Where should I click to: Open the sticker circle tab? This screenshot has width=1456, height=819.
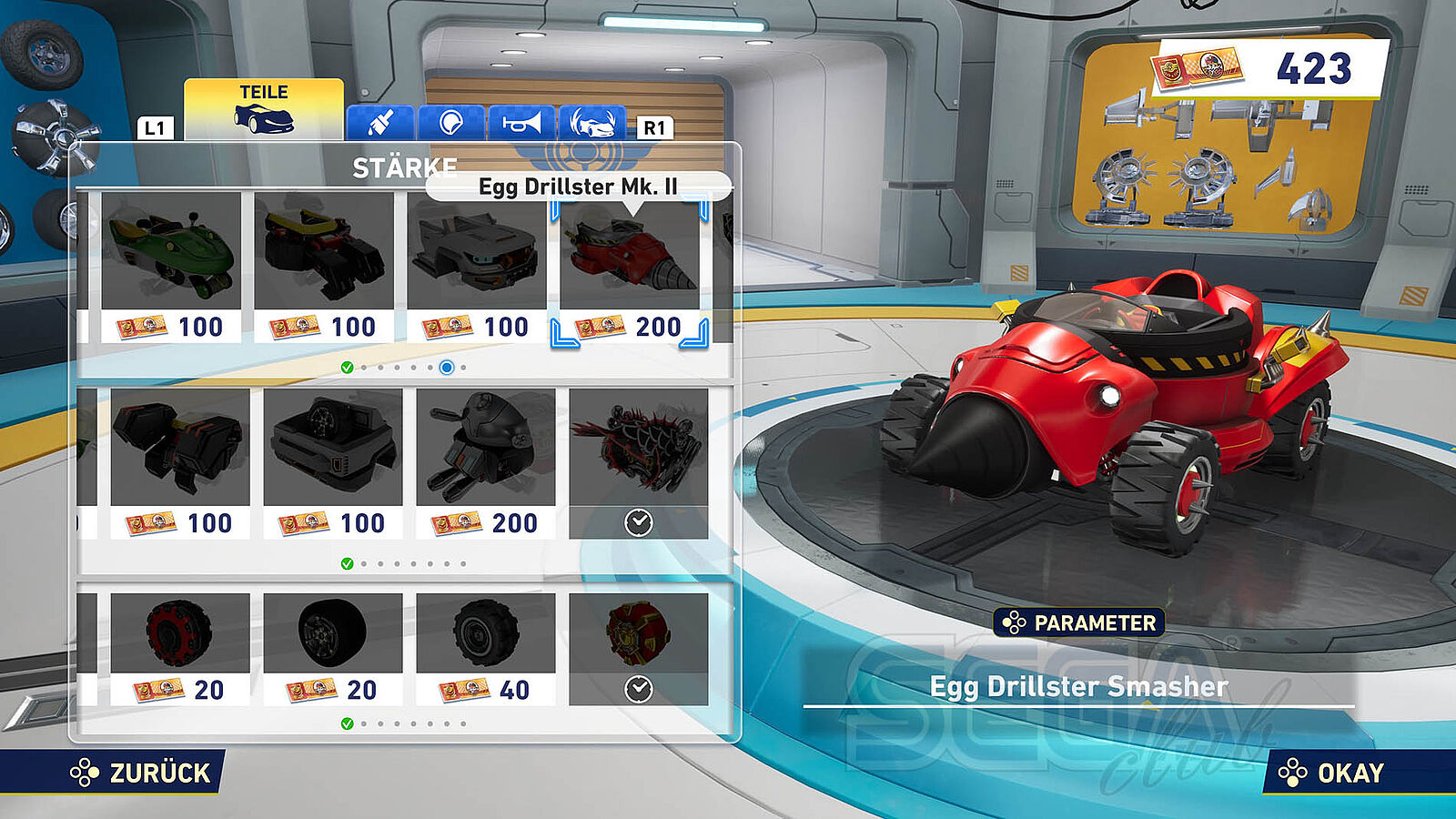pos(450,123)
